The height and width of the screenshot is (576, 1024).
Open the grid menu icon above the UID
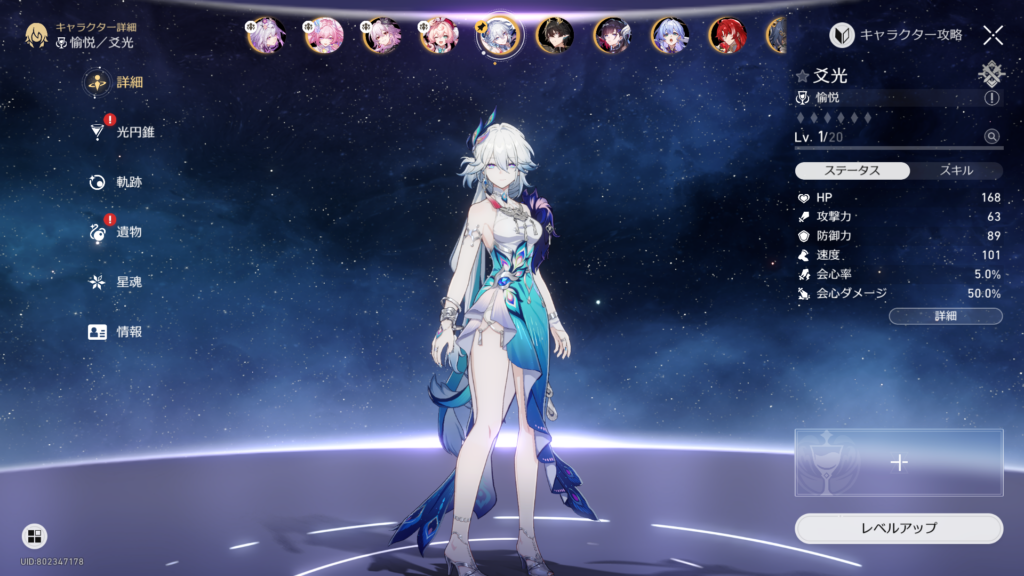click(34, 536)
